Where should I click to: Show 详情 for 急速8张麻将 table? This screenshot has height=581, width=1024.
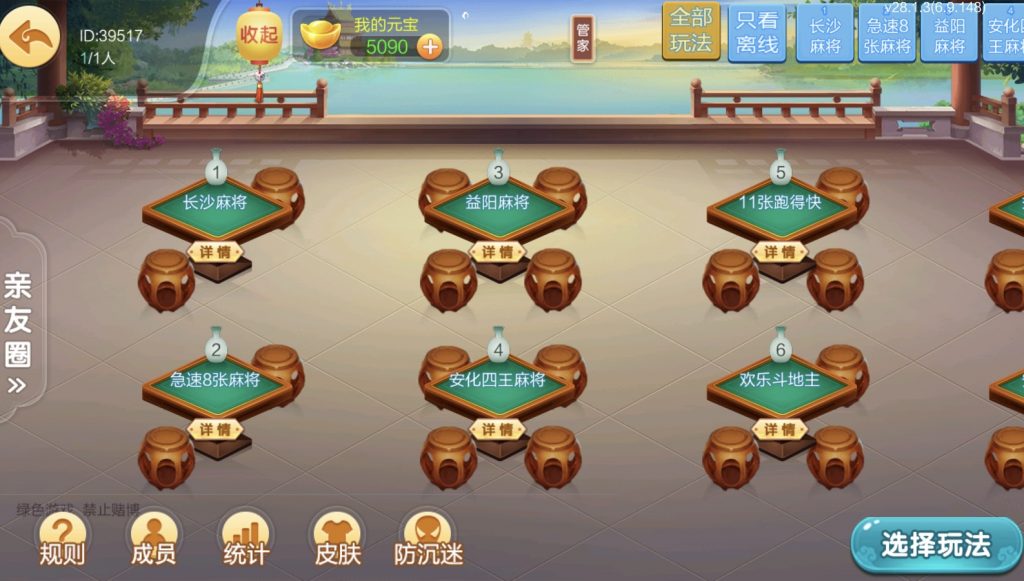pos(214,429)
